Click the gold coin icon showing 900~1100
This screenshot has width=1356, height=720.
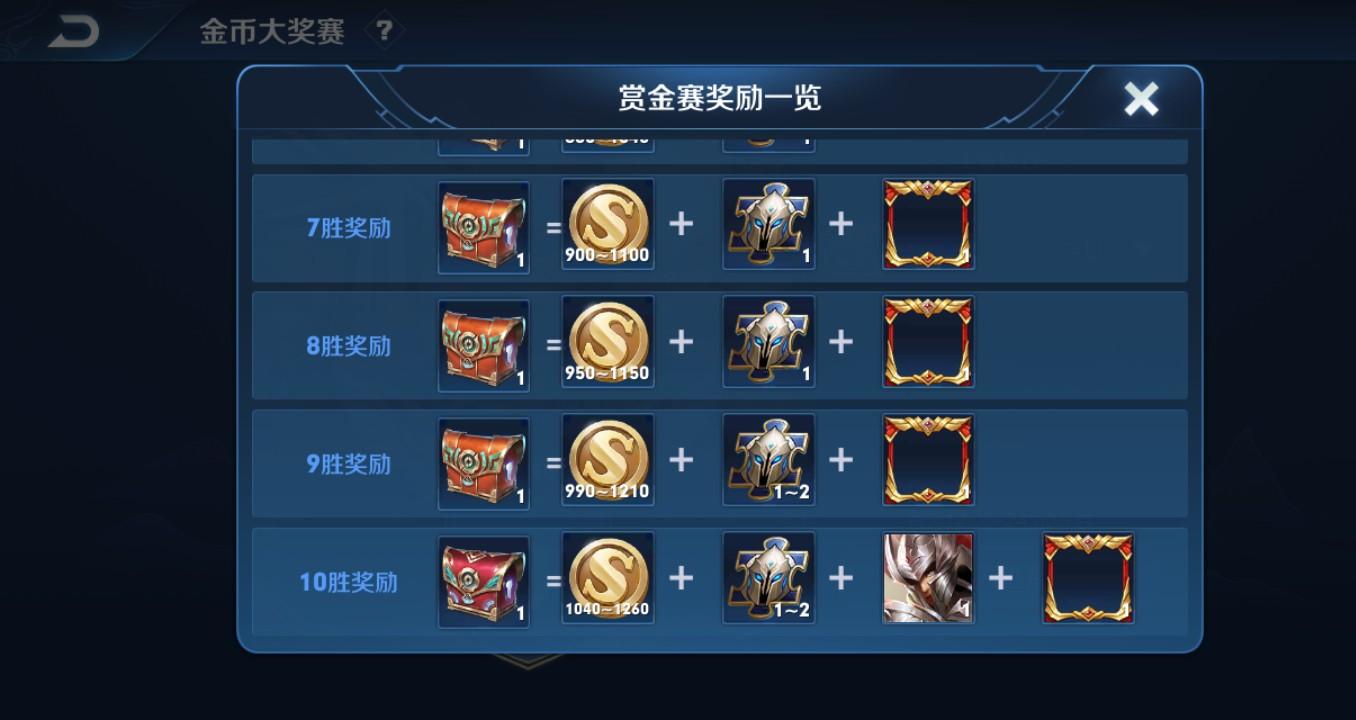pyautogui.click(x=607, y=222)
